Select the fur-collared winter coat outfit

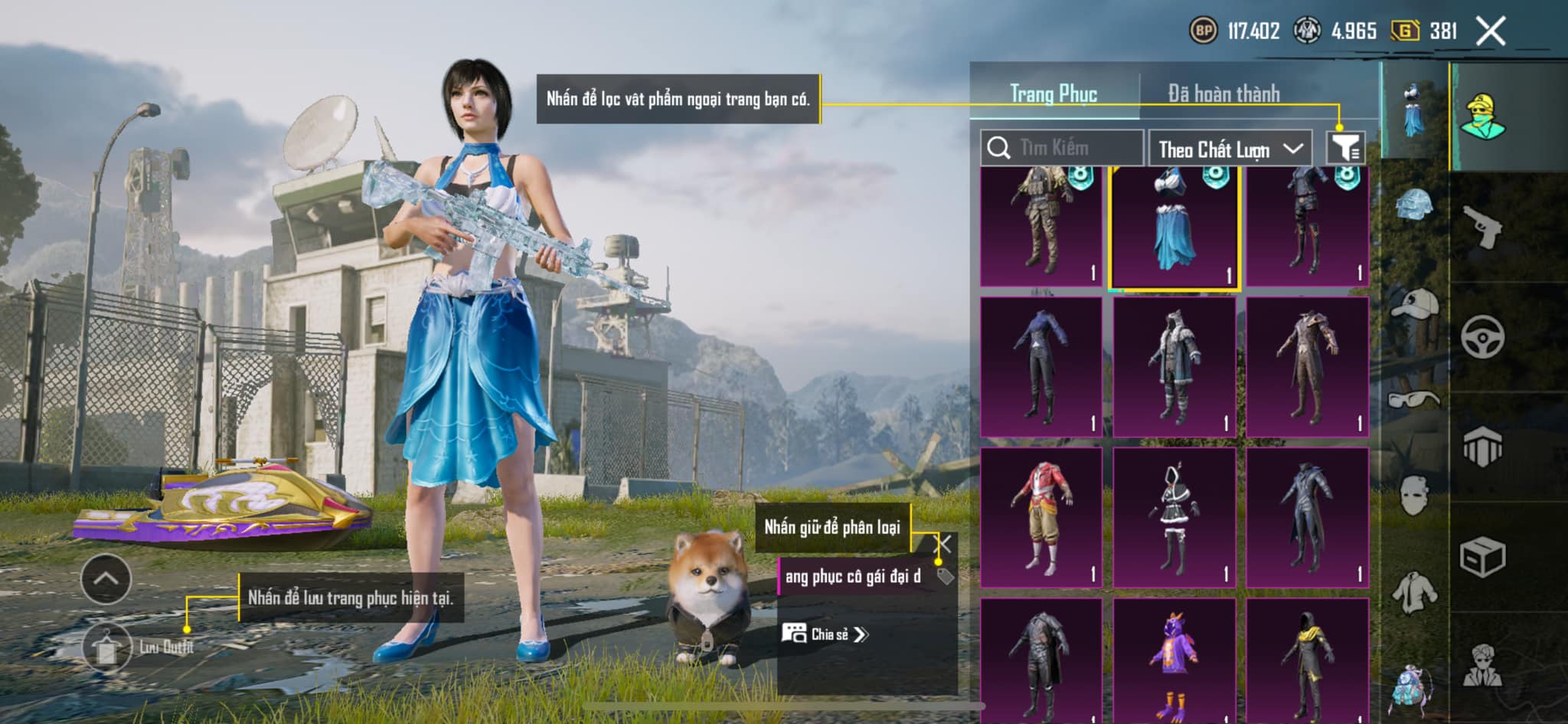coord(1173,367)
